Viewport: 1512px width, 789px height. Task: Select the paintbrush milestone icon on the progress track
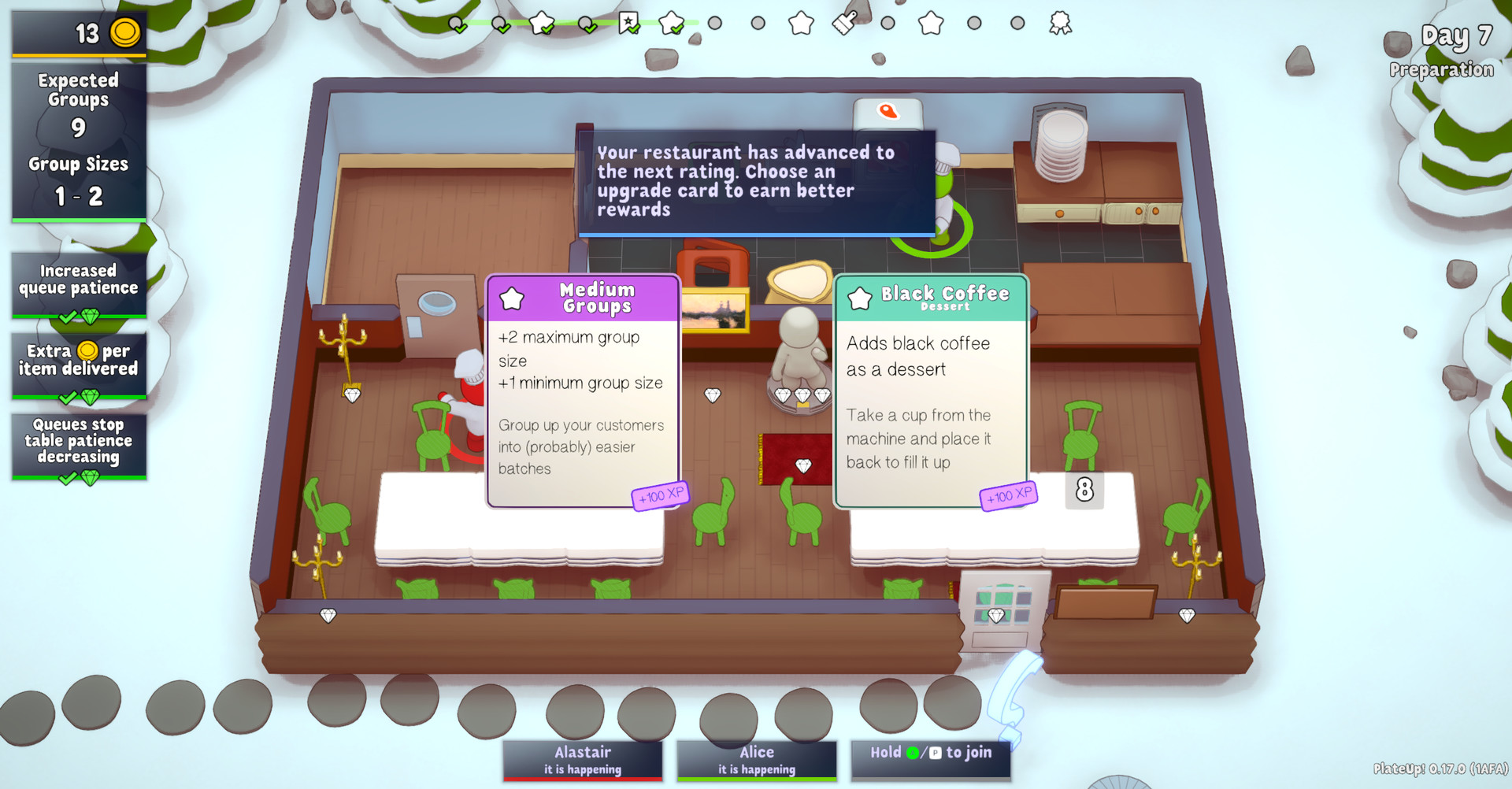[x=843, y=22]
